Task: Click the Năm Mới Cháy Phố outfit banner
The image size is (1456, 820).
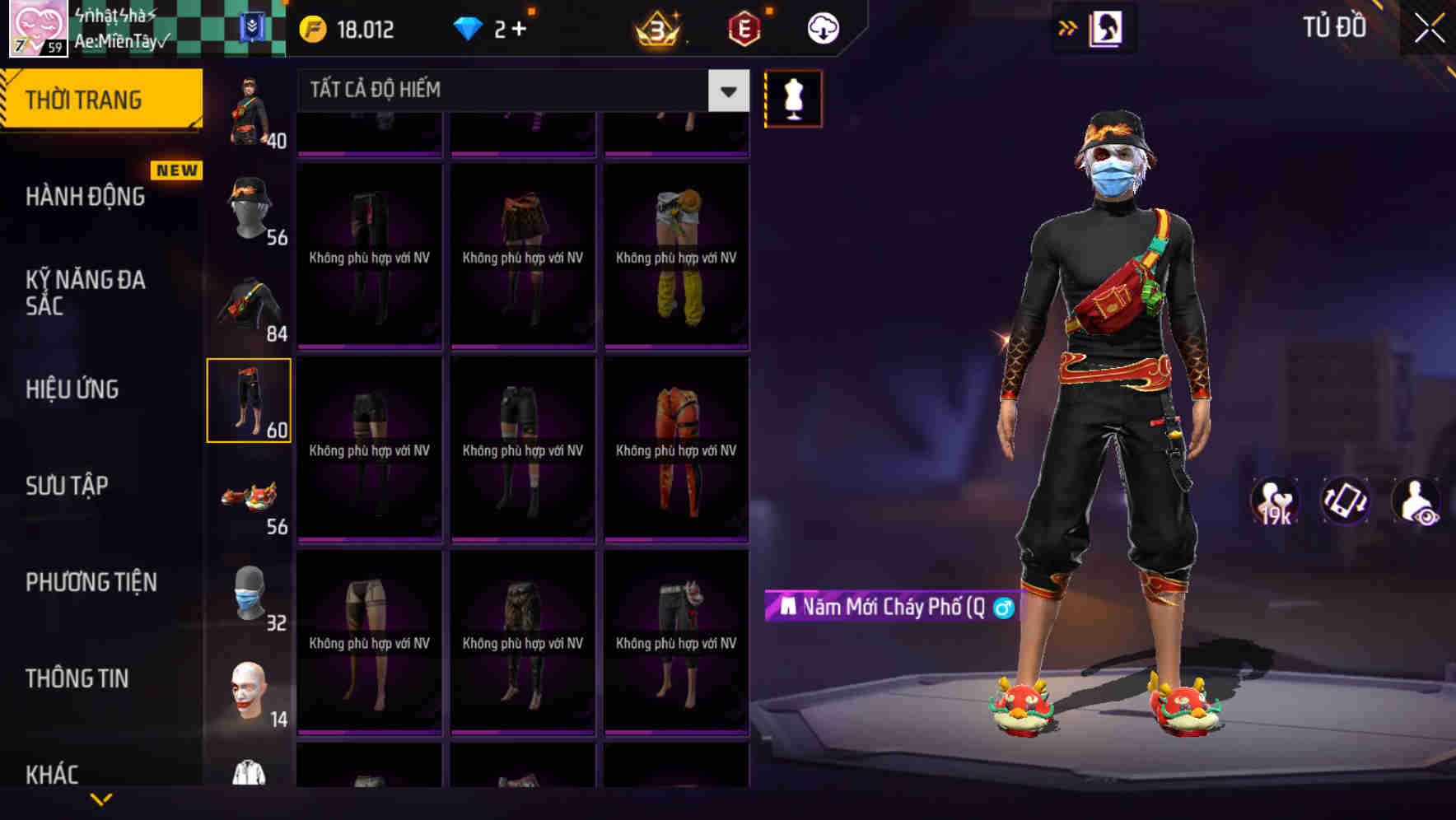Action: tap(889, 607)
